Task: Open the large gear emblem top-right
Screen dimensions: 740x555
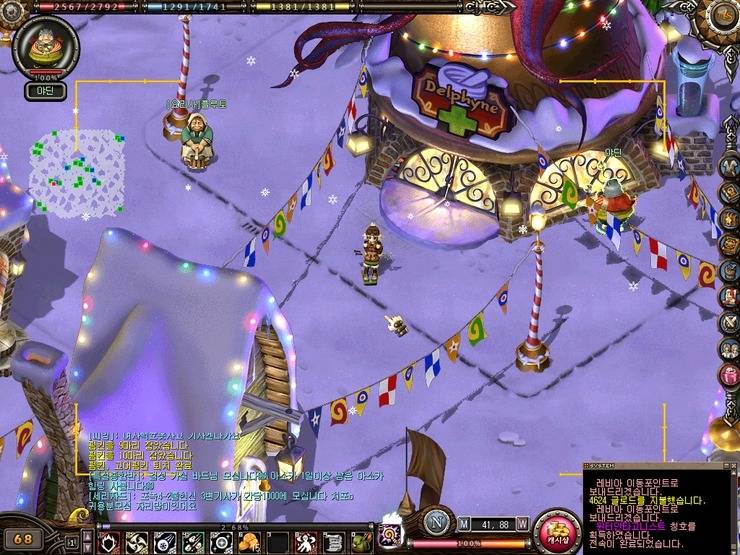Action: point(722,17)
